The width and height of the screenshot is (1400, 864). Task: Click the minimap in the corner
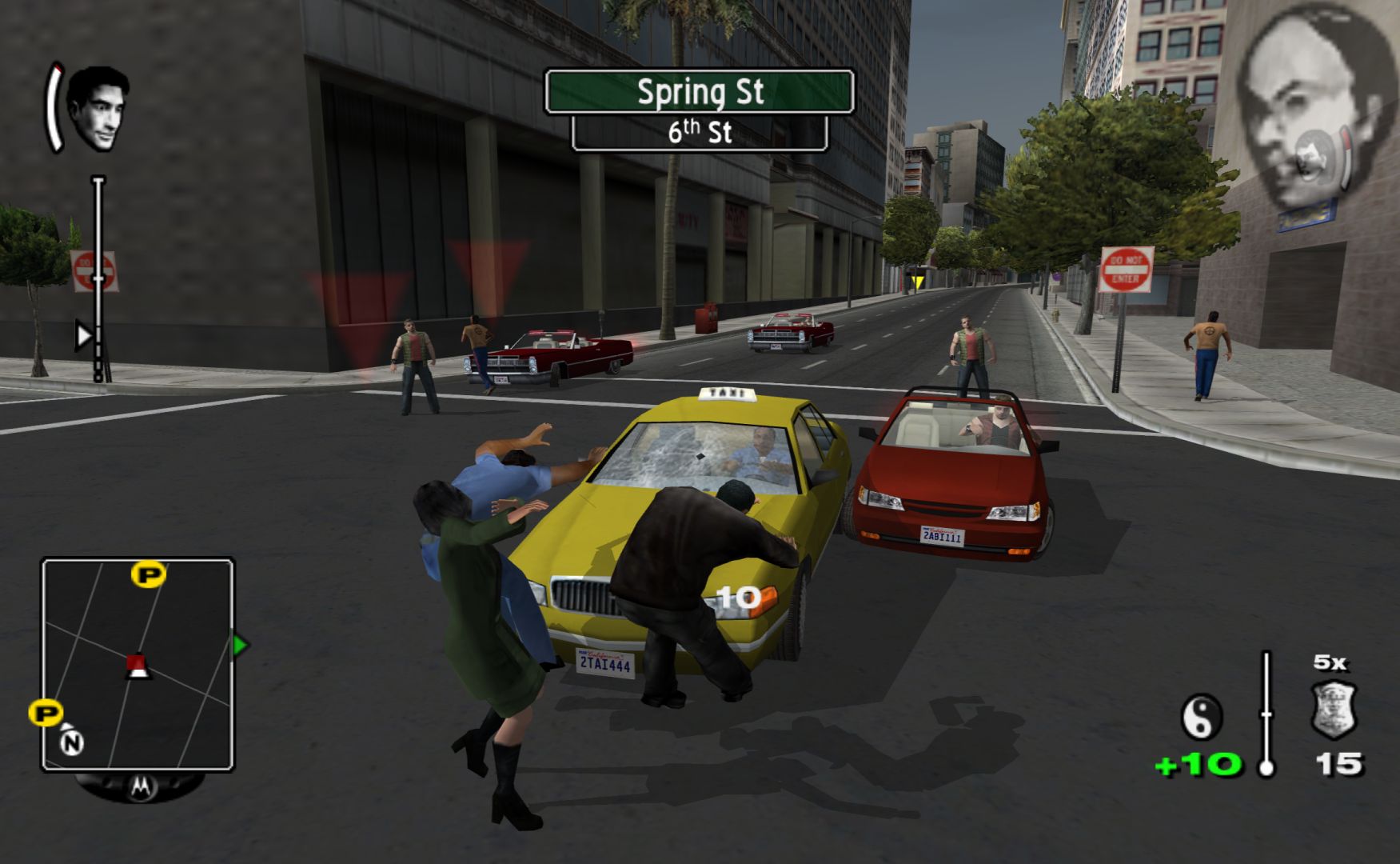[x=138, y=664]
